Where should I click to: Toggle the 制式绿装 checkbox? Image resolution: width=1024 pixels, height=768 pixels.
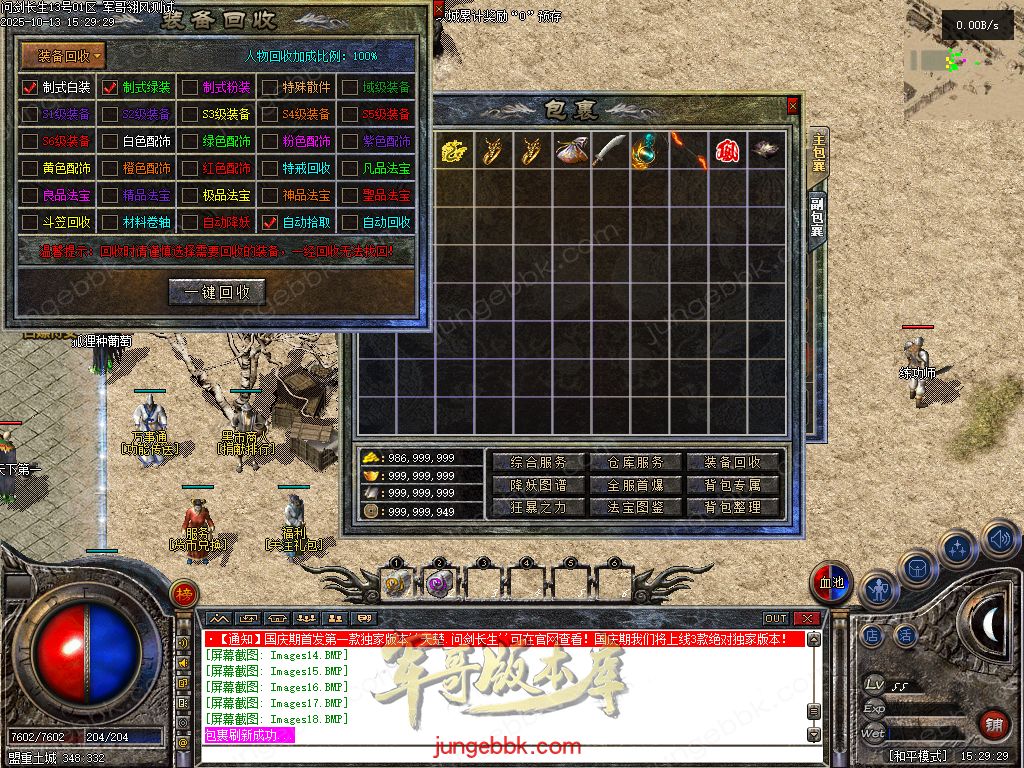(x=110, y=88)
